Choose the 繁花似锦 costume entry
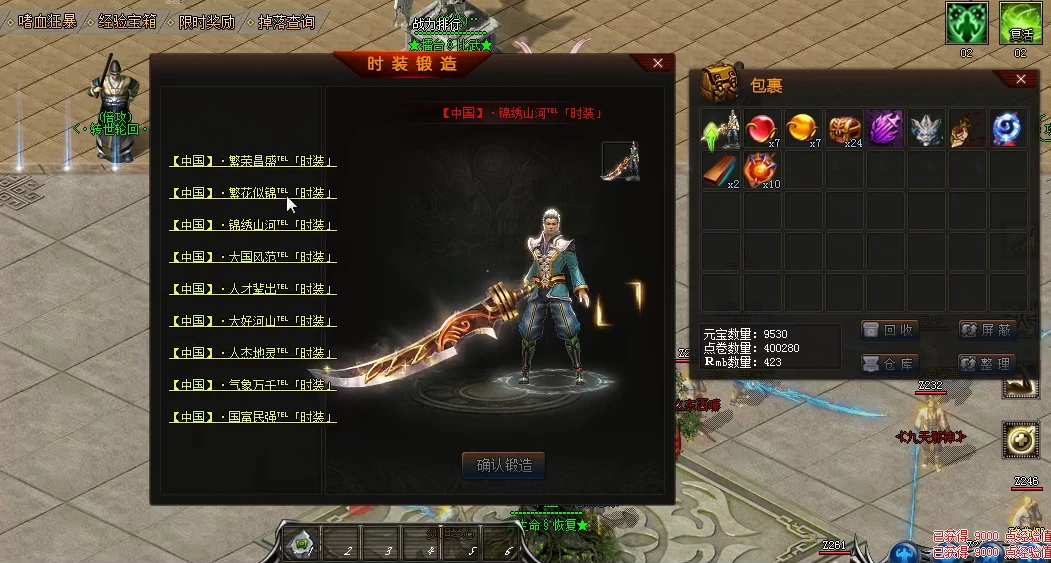Viewport: 1051px width, 563px height. (253, 193)
